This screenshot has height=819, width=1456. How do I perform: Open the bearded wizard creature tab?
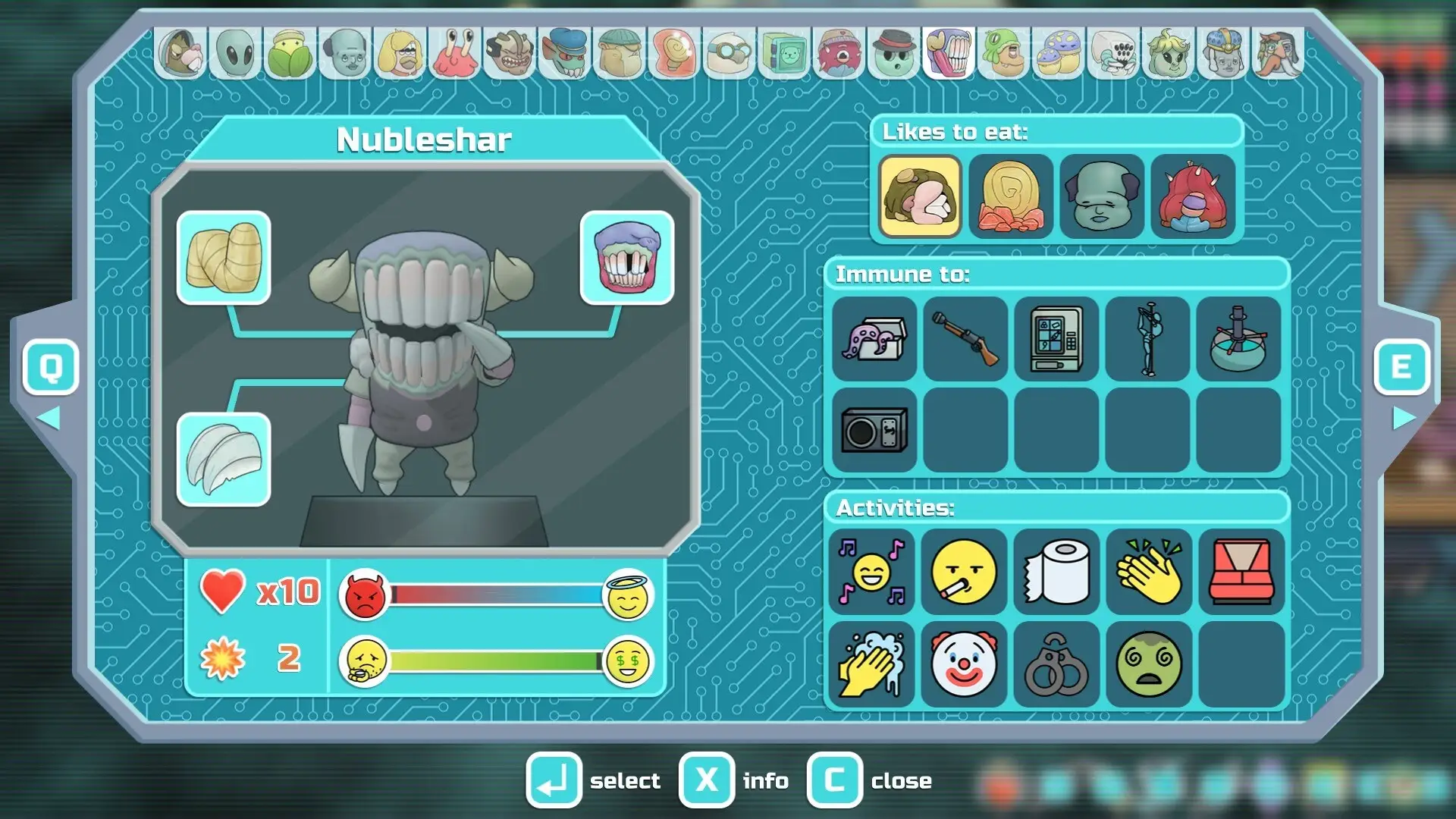pyautogui.click(x=1279, y=53)
